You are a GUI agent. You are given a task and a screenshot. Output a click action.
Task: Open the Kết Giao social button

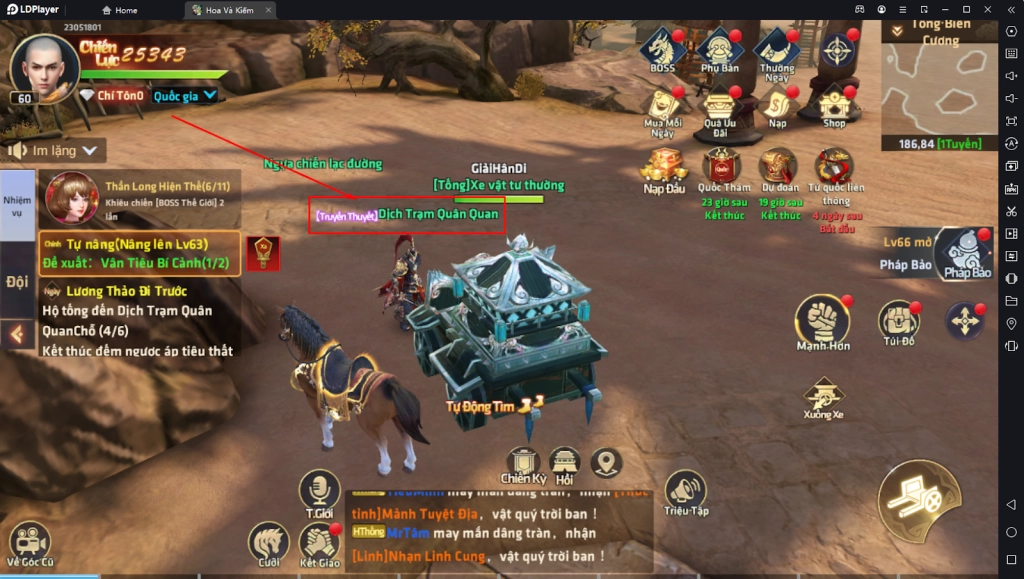click(320, 543)
